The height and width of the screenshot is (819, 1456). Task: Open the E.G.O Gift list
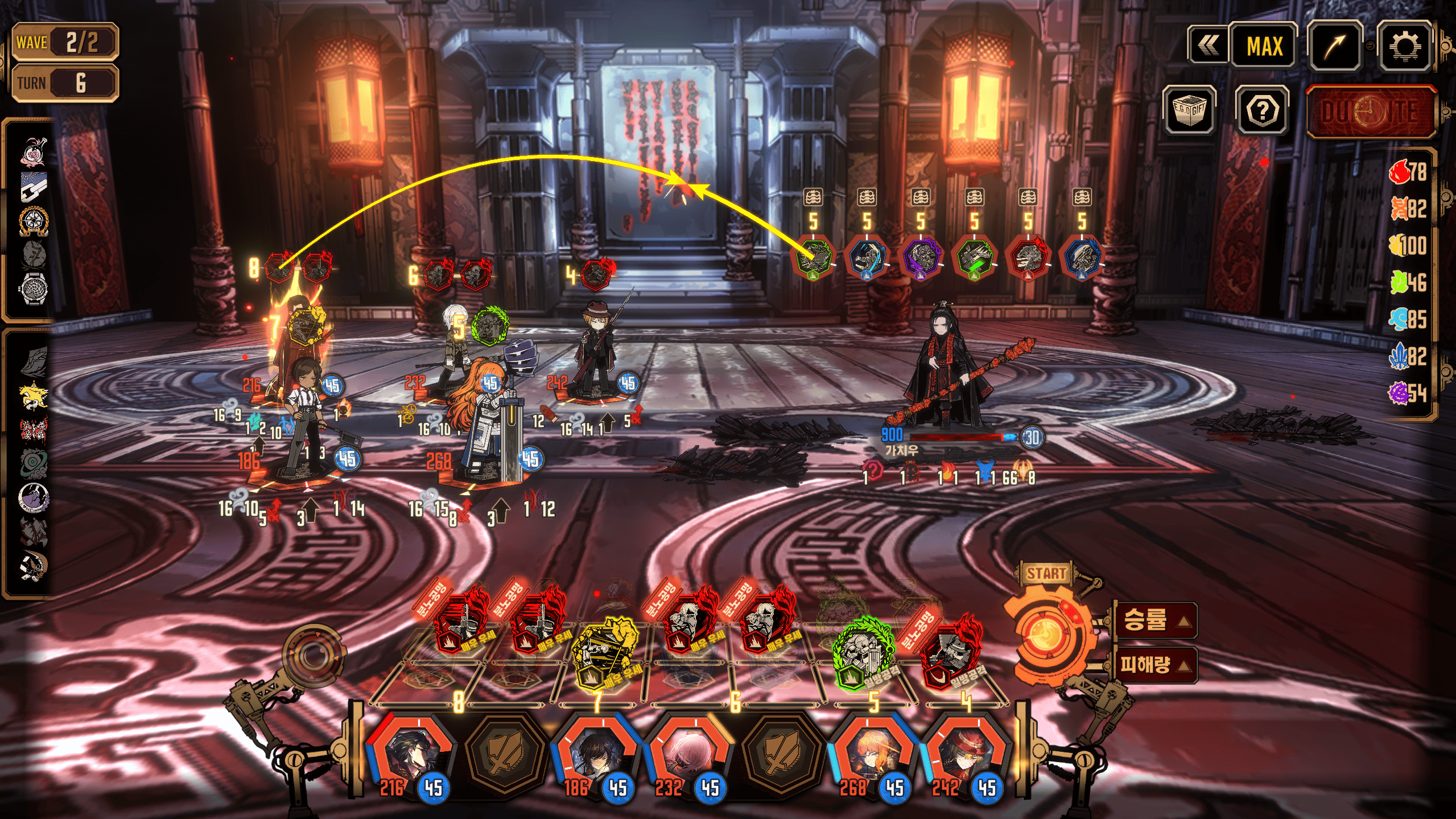point(1189,110)
